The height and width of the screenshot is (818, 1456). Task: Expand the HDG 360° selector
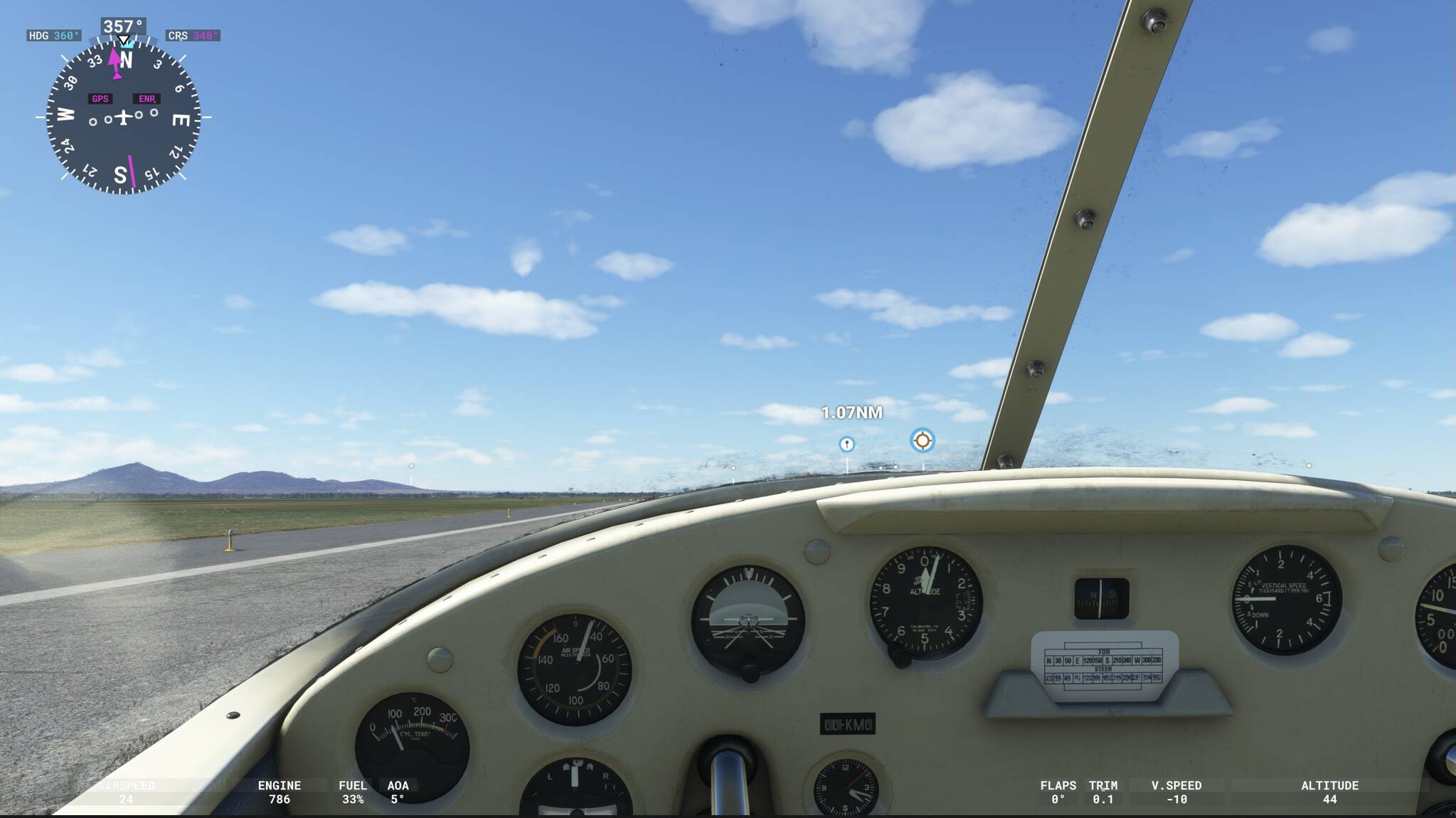[x=53, y=34]
